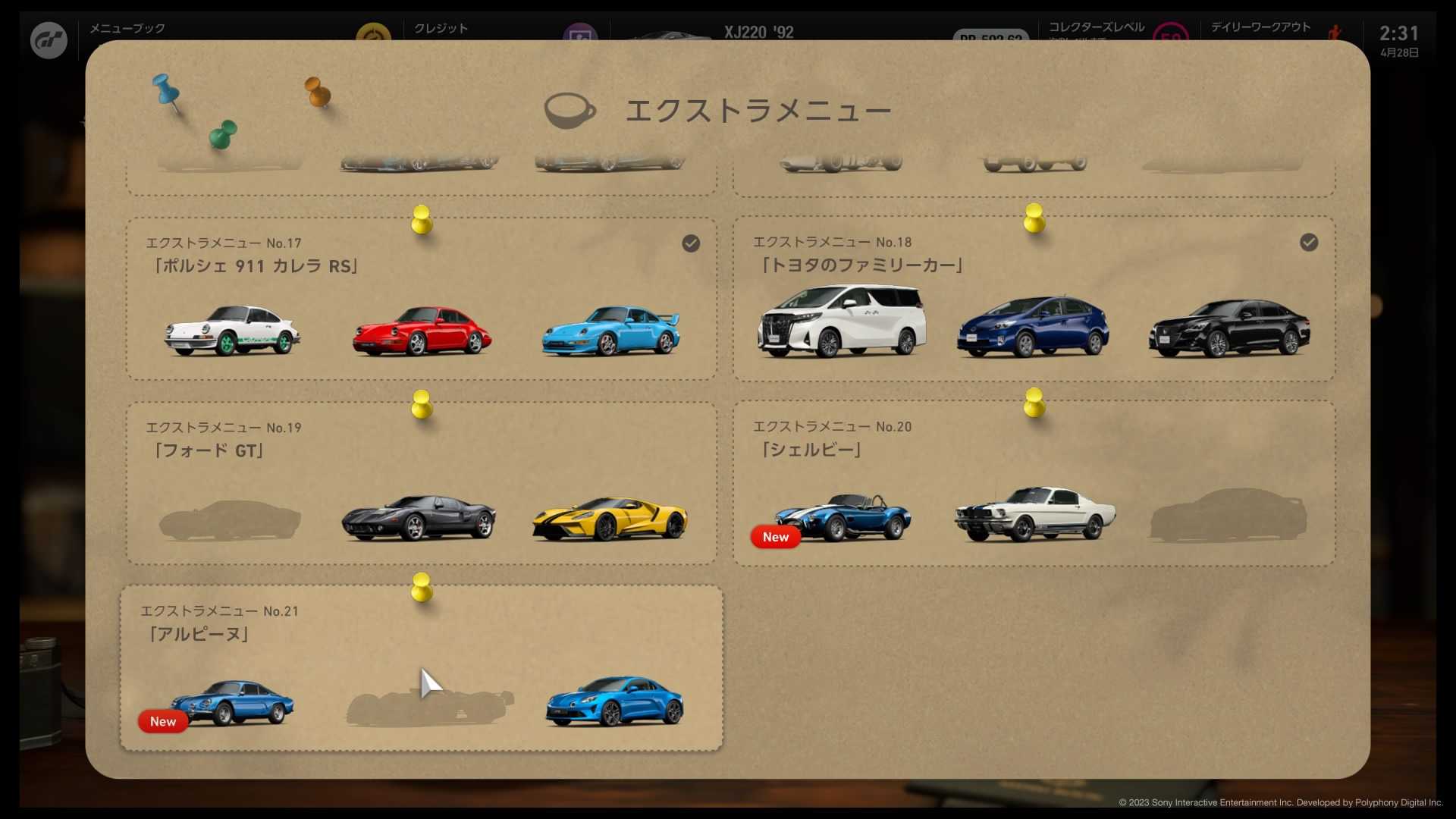Click the coffee cup icon beside エクストラメニュー title

click(569, 110)
